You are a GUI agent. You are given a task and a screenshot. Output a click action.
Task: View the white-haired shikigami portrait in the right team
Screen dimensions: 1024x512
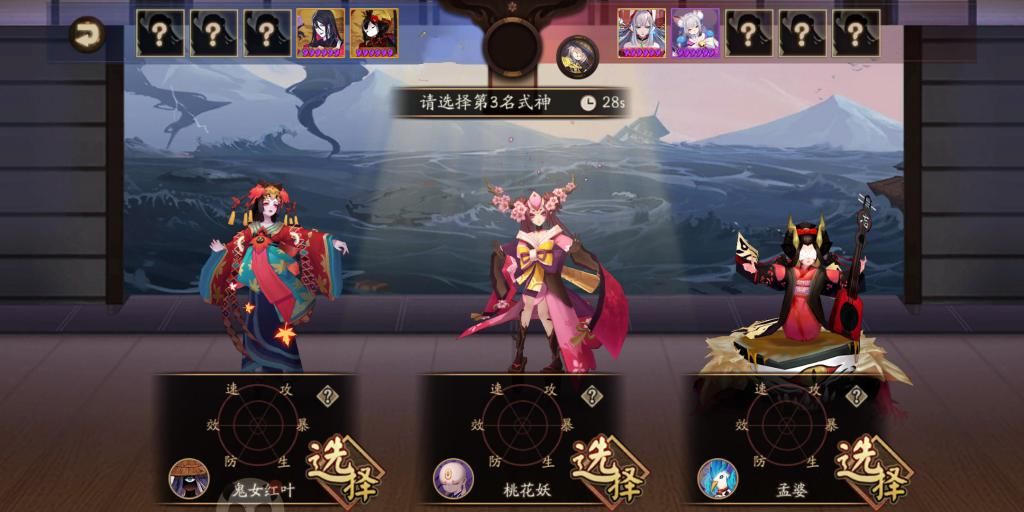[x=641, y=34]
